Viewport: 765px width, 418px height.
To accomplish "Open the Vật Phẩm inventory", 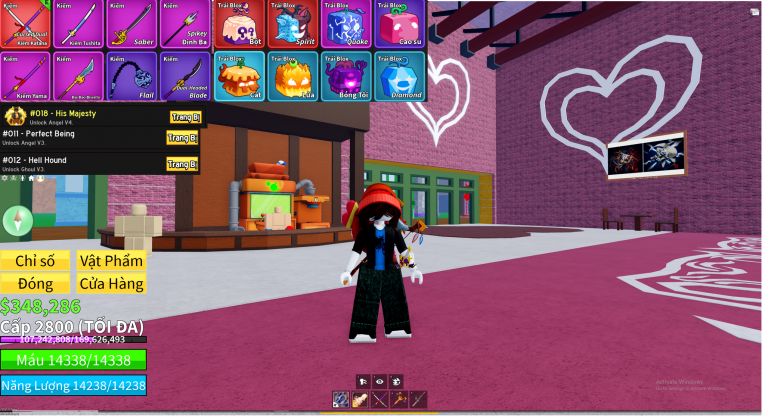I will point(111,261).
